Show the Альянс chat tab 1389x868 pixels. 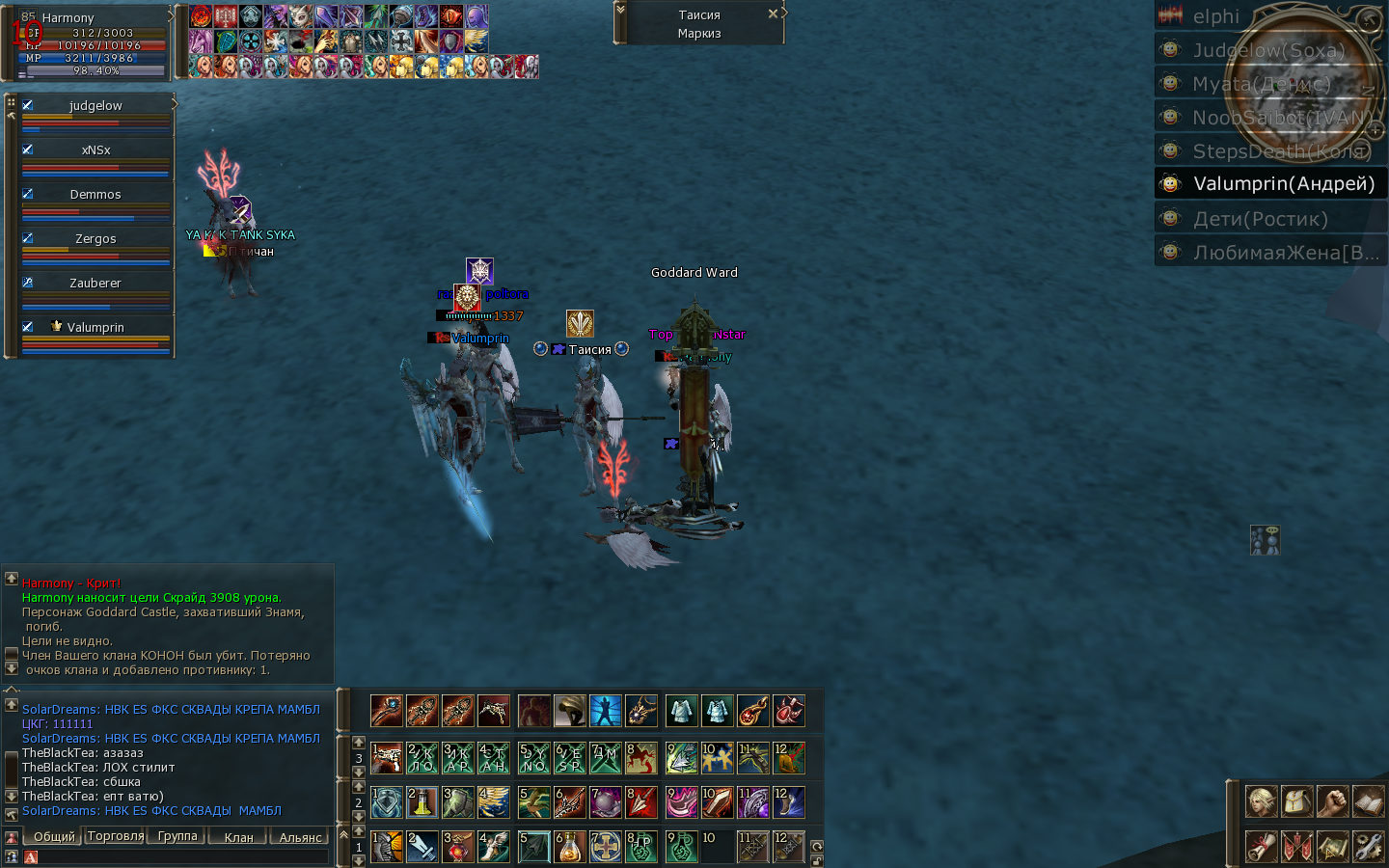tap(300, 837)
